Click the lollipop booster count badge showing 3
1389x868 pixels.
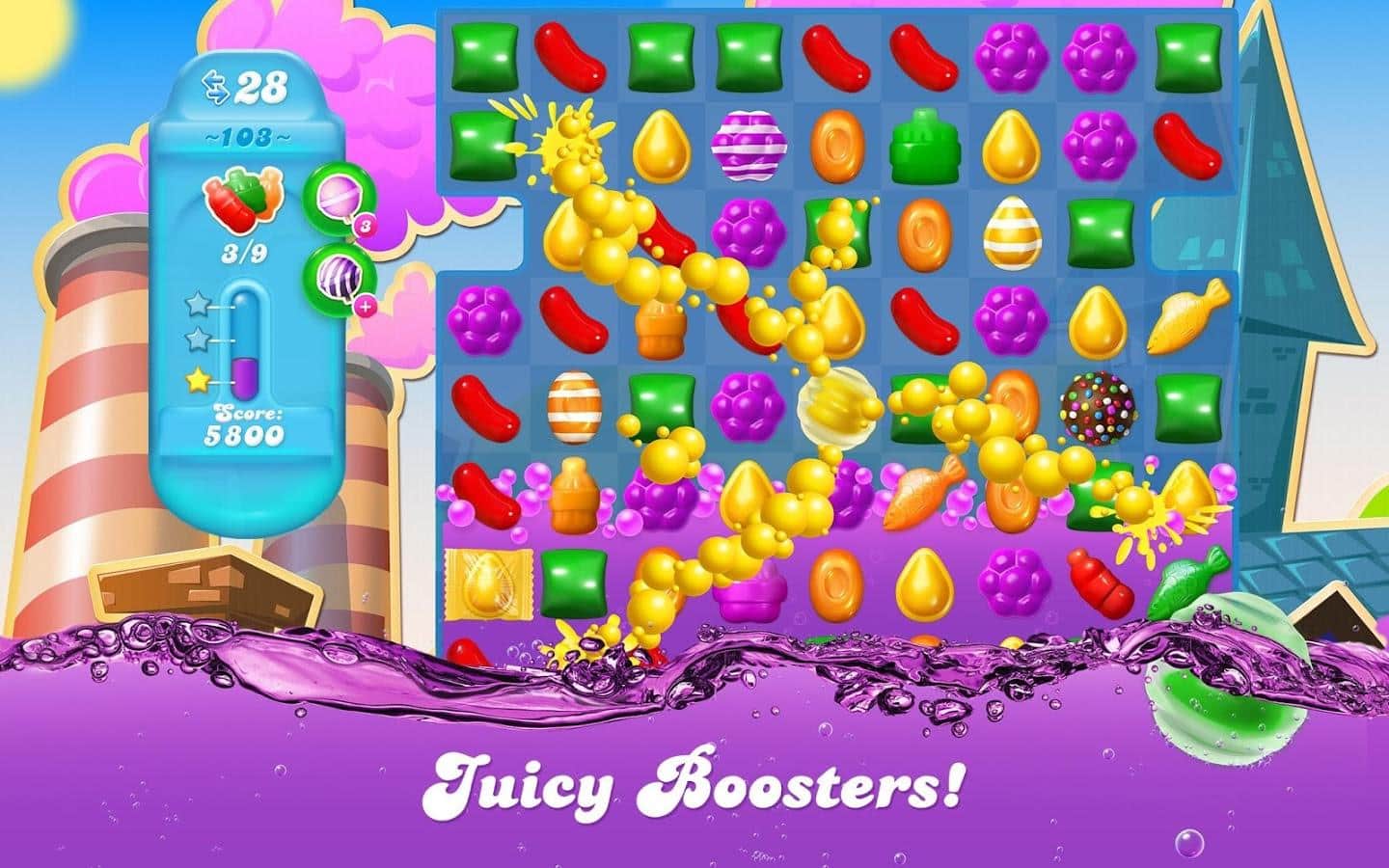pyautogui.click(x=365, y=225)
